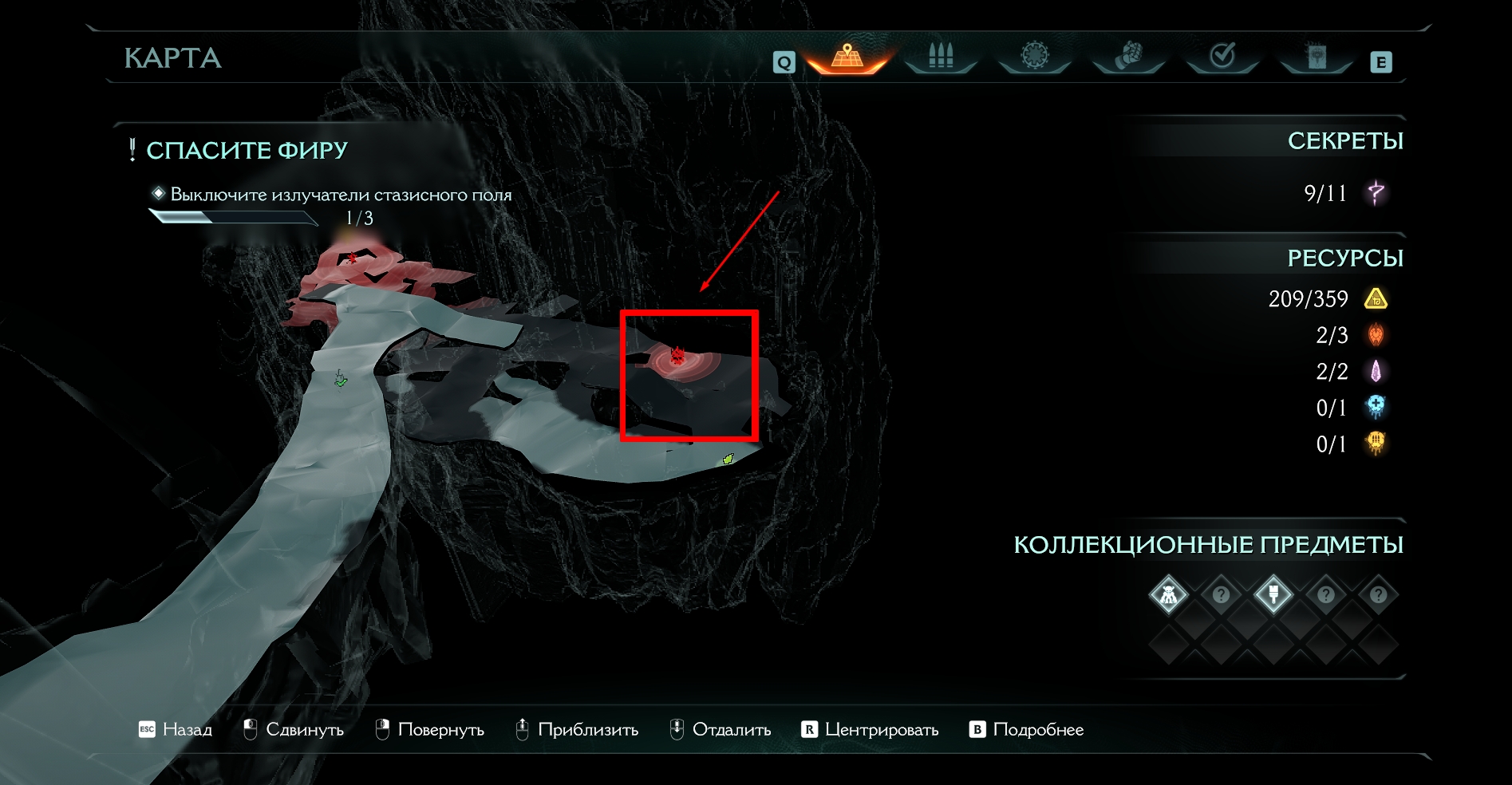Open the burning book codex tab
Viewport: 1512px width, 785px height.
point(1316,57)
